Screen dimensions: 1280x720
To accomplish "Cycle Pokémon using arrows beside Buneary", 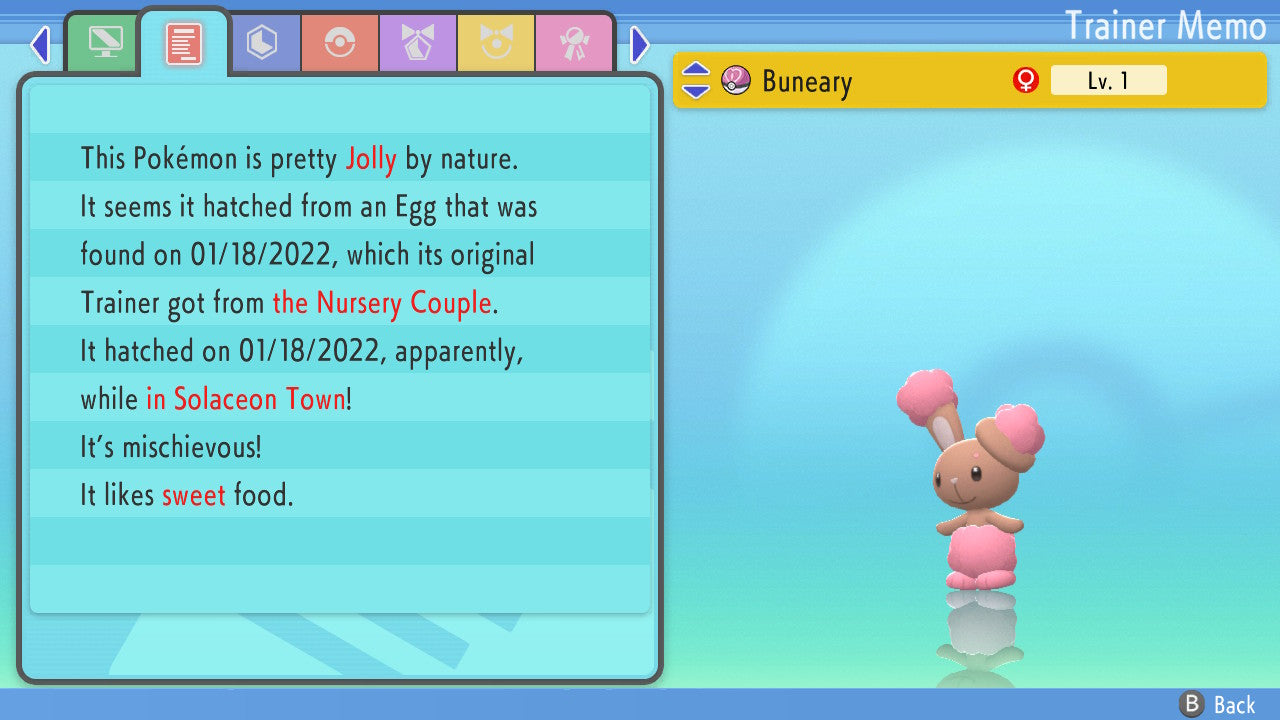I will click(696, 80).
